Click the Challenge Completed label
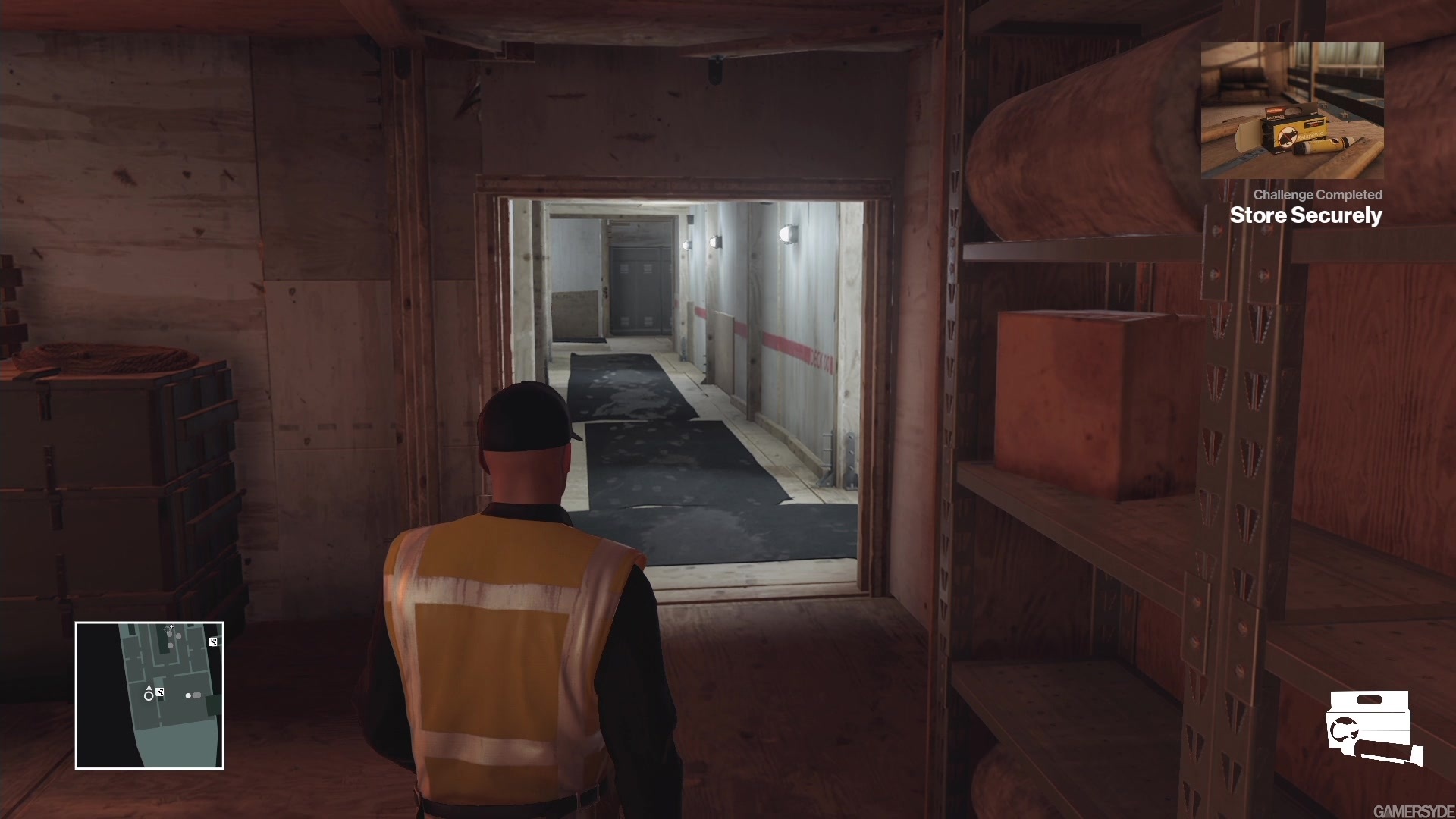This screenshot has width=1456, height=819. tap(1318, 193)
